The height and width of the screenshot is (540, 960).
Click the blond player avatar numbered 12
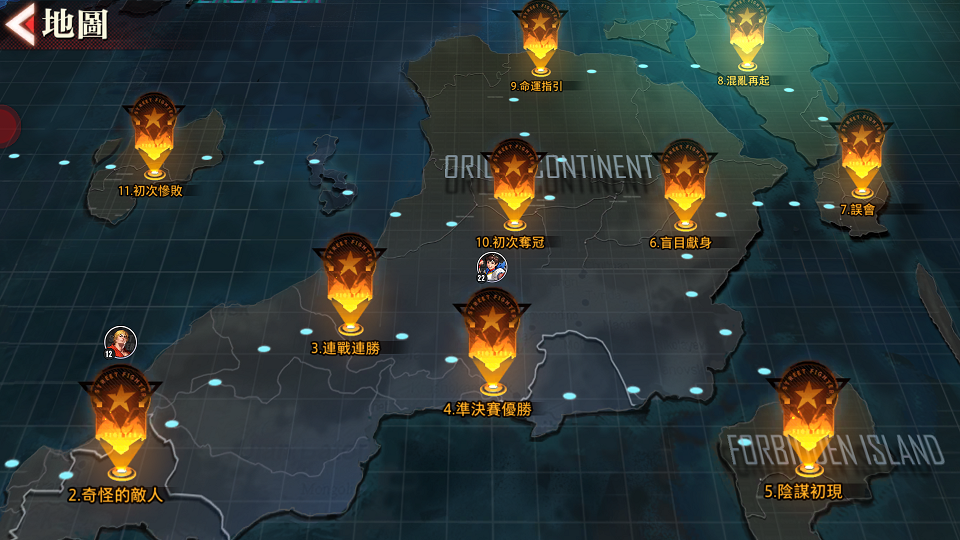click(120, 342)
